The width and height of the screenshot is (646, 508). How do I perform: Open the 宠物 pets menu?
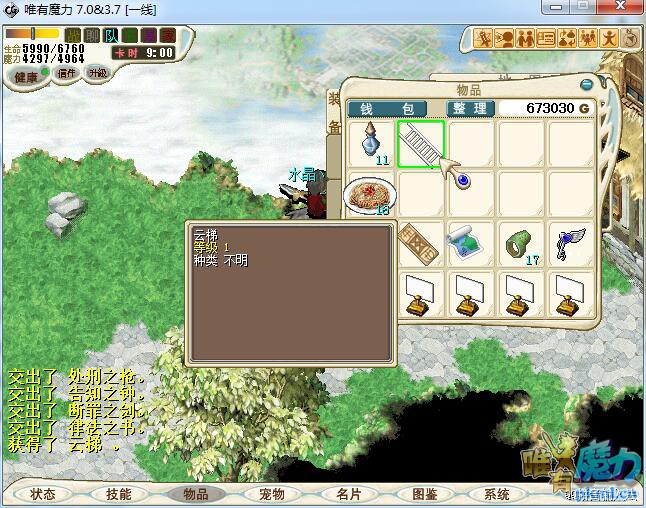[272, 494]
